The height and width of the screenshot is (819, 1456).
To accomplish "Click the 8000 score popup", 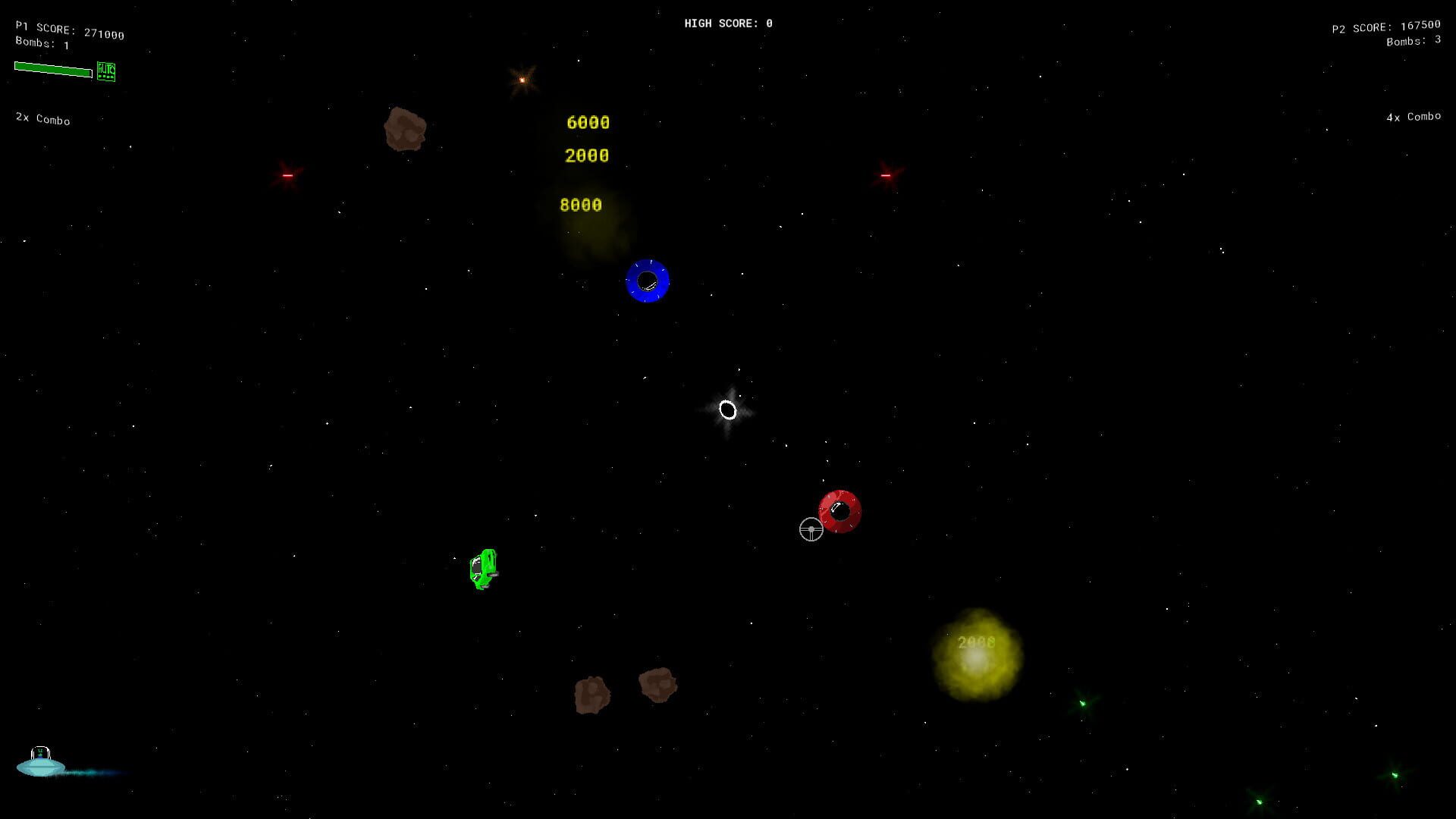I will point(581,204).
